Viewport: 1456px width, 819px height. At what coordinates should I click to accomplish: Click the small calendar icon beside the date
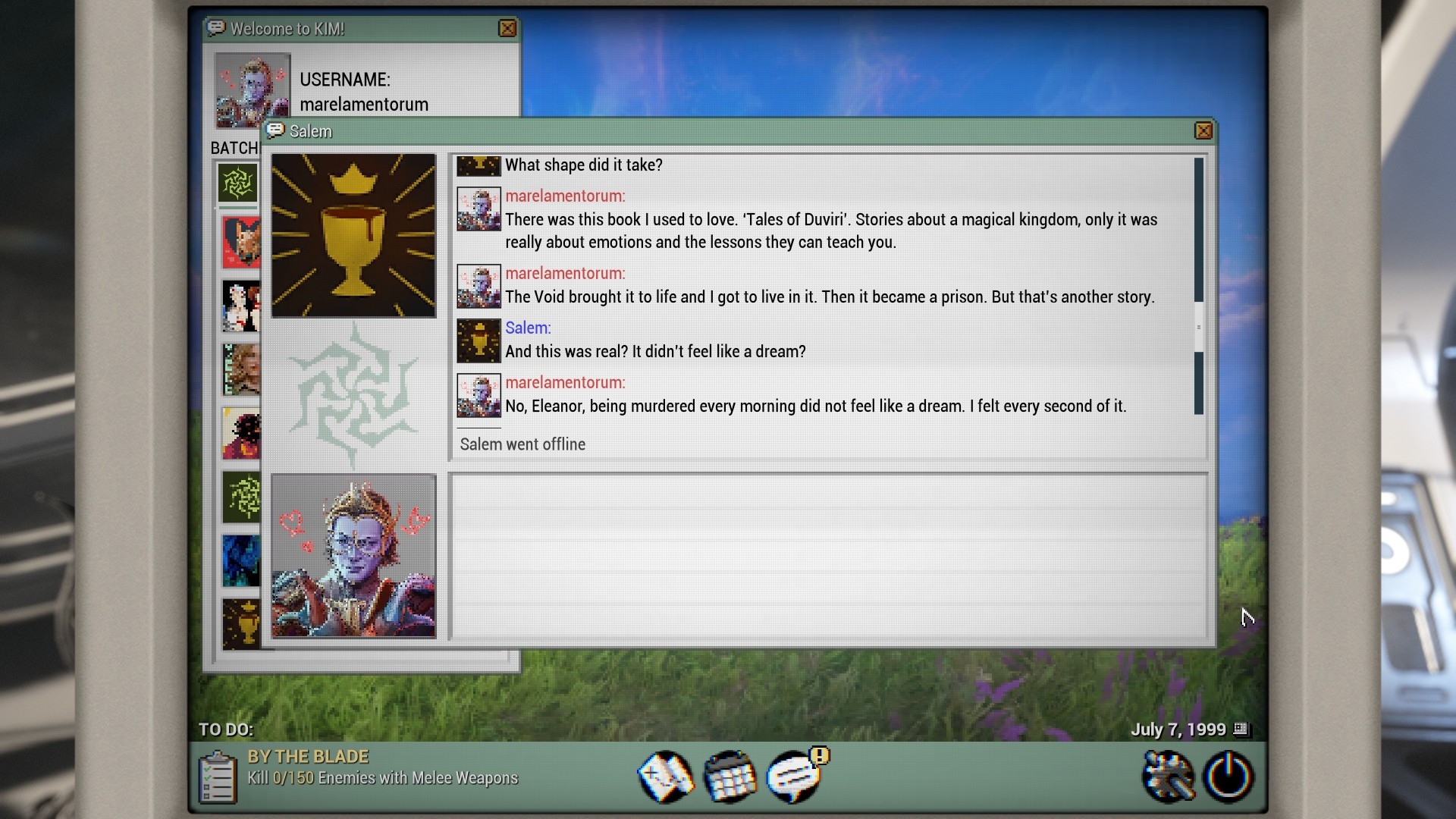click(x=1241, y=729)
